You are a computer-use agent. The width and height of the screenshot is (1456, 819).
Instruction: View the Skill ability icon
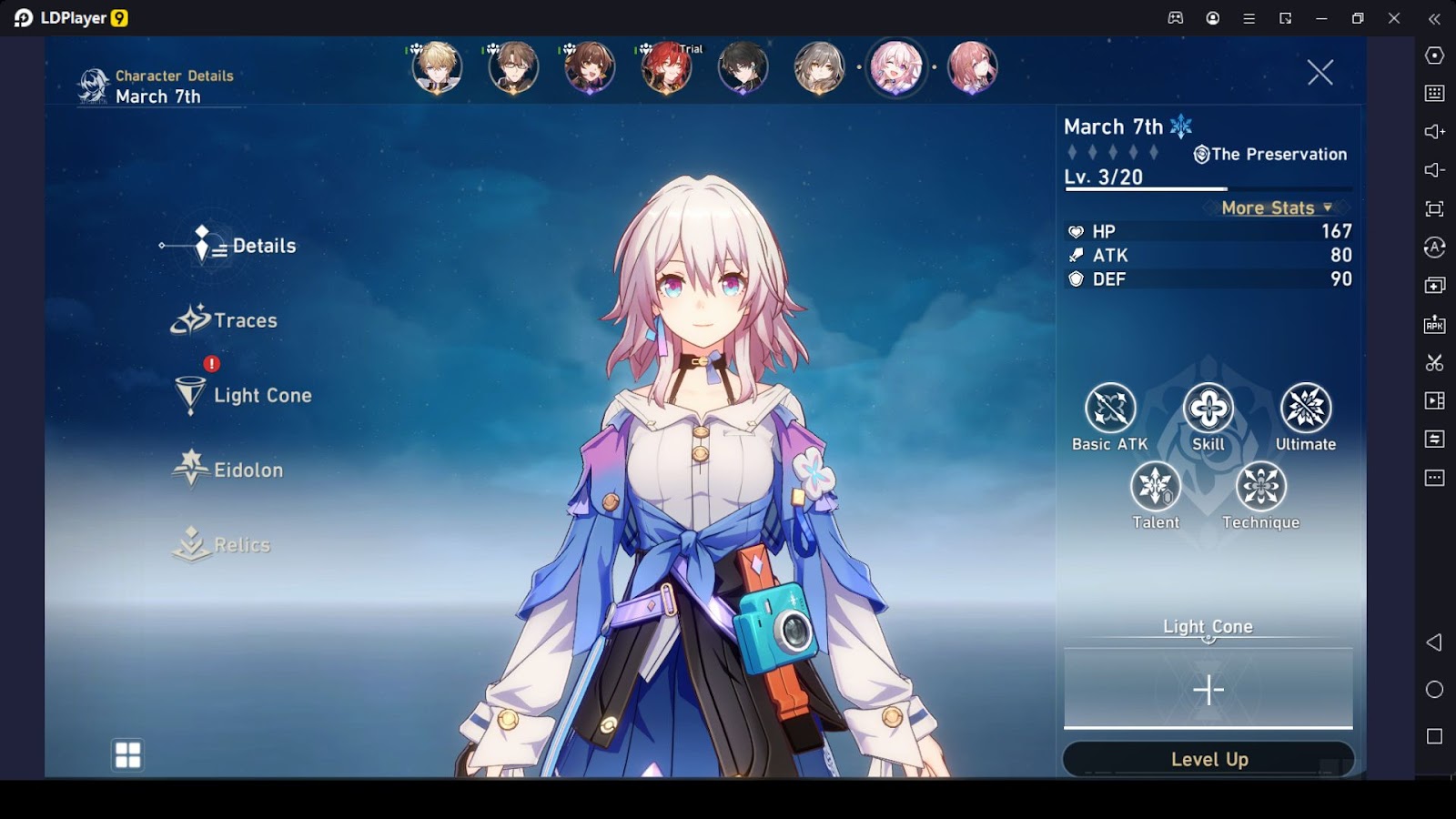1208,408
